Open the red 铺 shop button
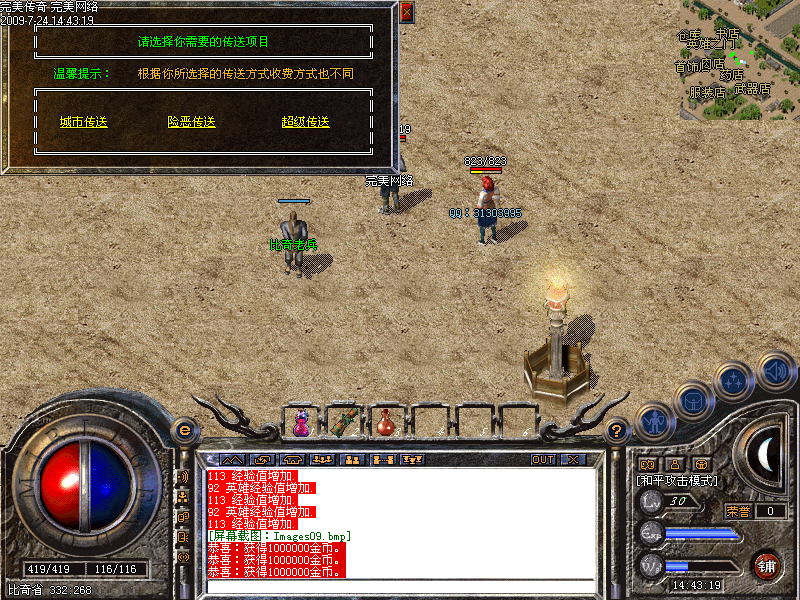800x600 pixels. coord(767,565)
